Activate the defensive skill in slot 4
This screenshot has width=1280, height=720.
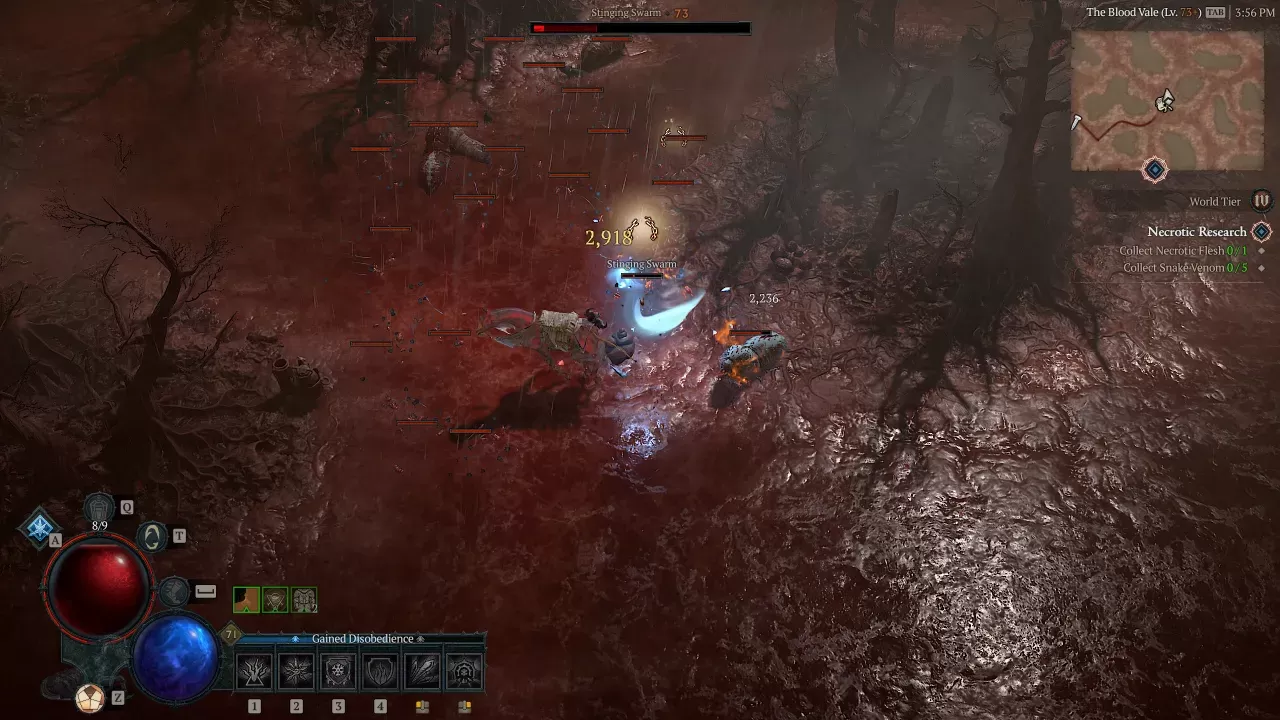379,670
